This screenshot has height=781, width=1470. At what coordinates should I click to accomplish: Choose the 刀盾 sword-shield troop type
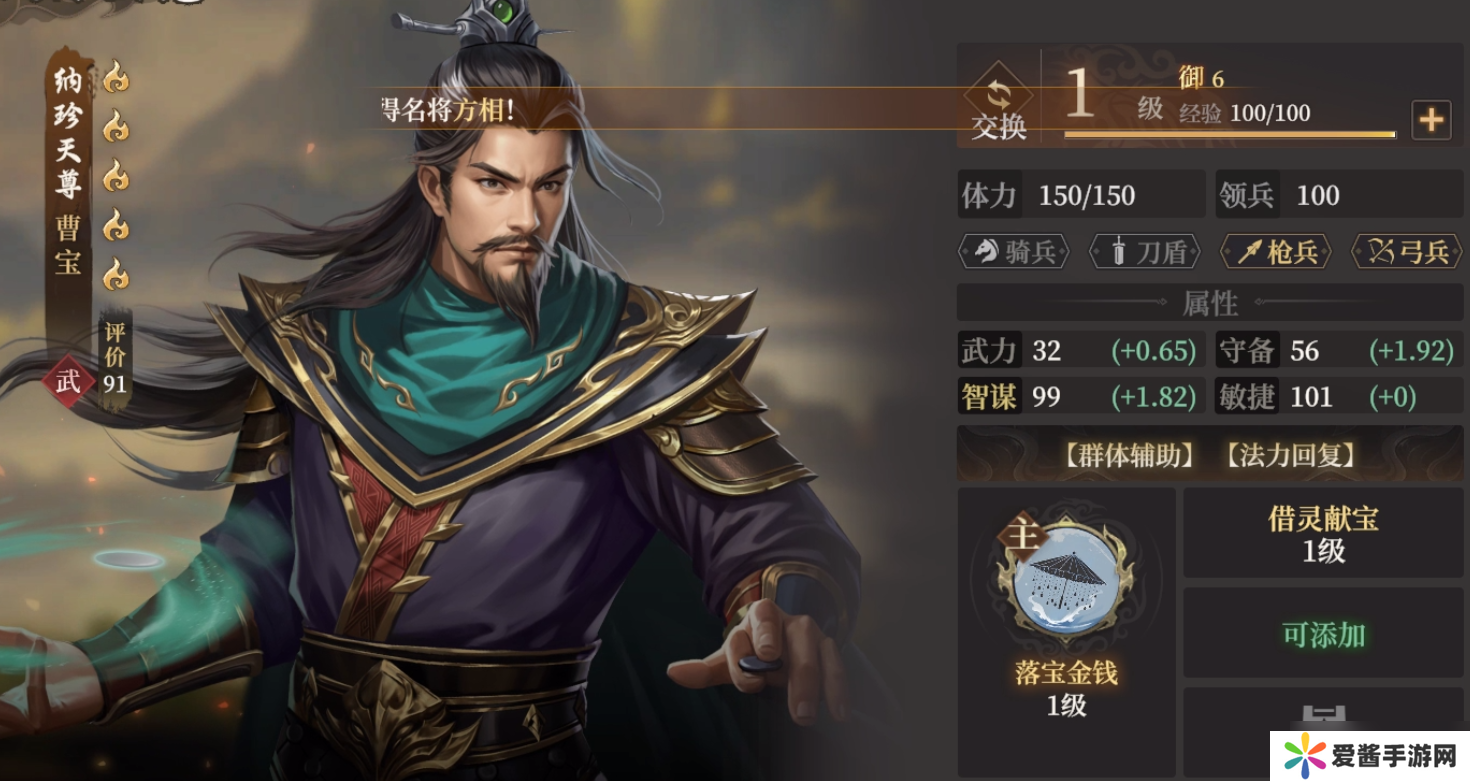pos(1144,252)
